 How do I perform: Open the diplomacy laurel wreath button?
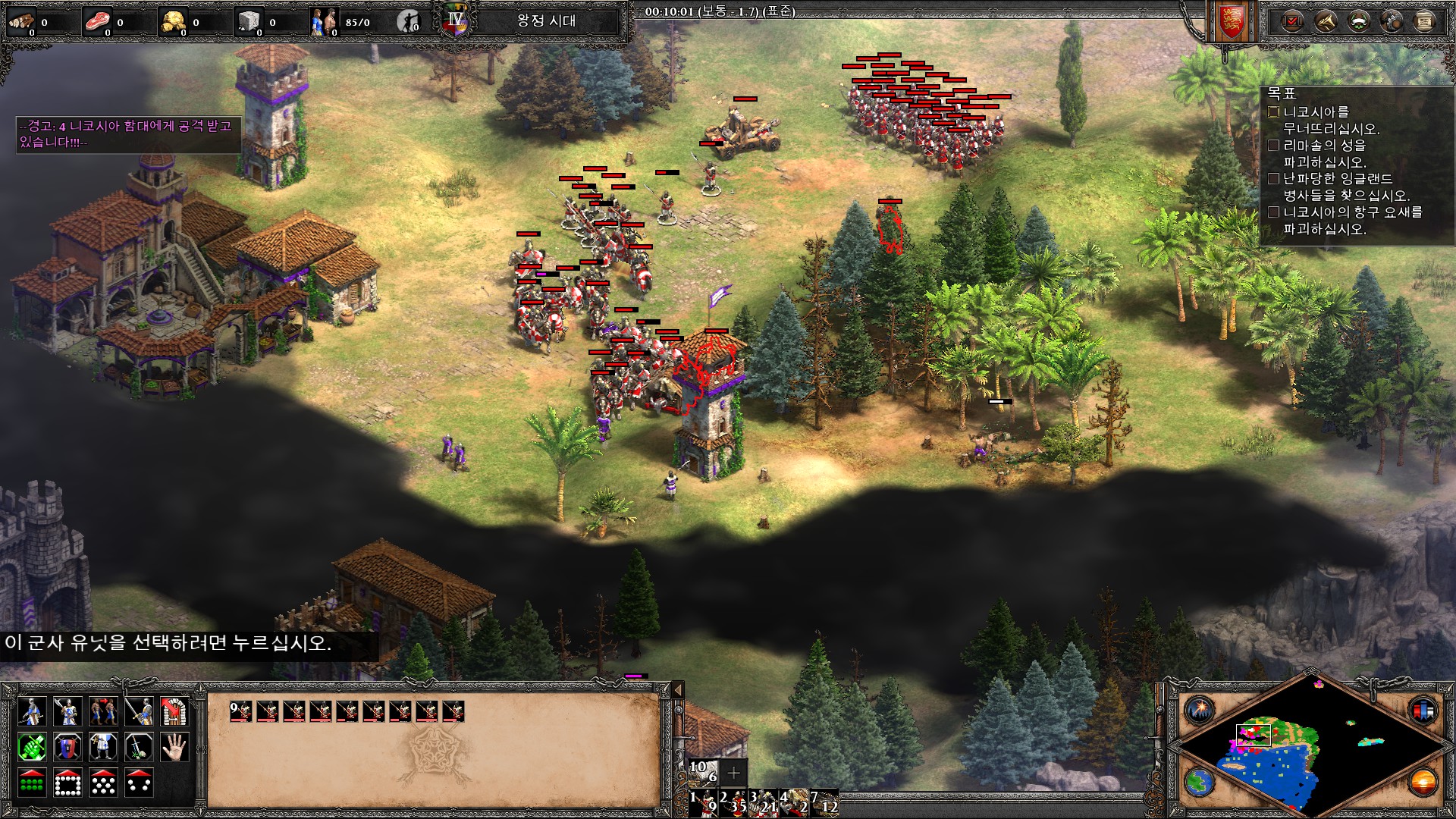tap(1358, 21)
